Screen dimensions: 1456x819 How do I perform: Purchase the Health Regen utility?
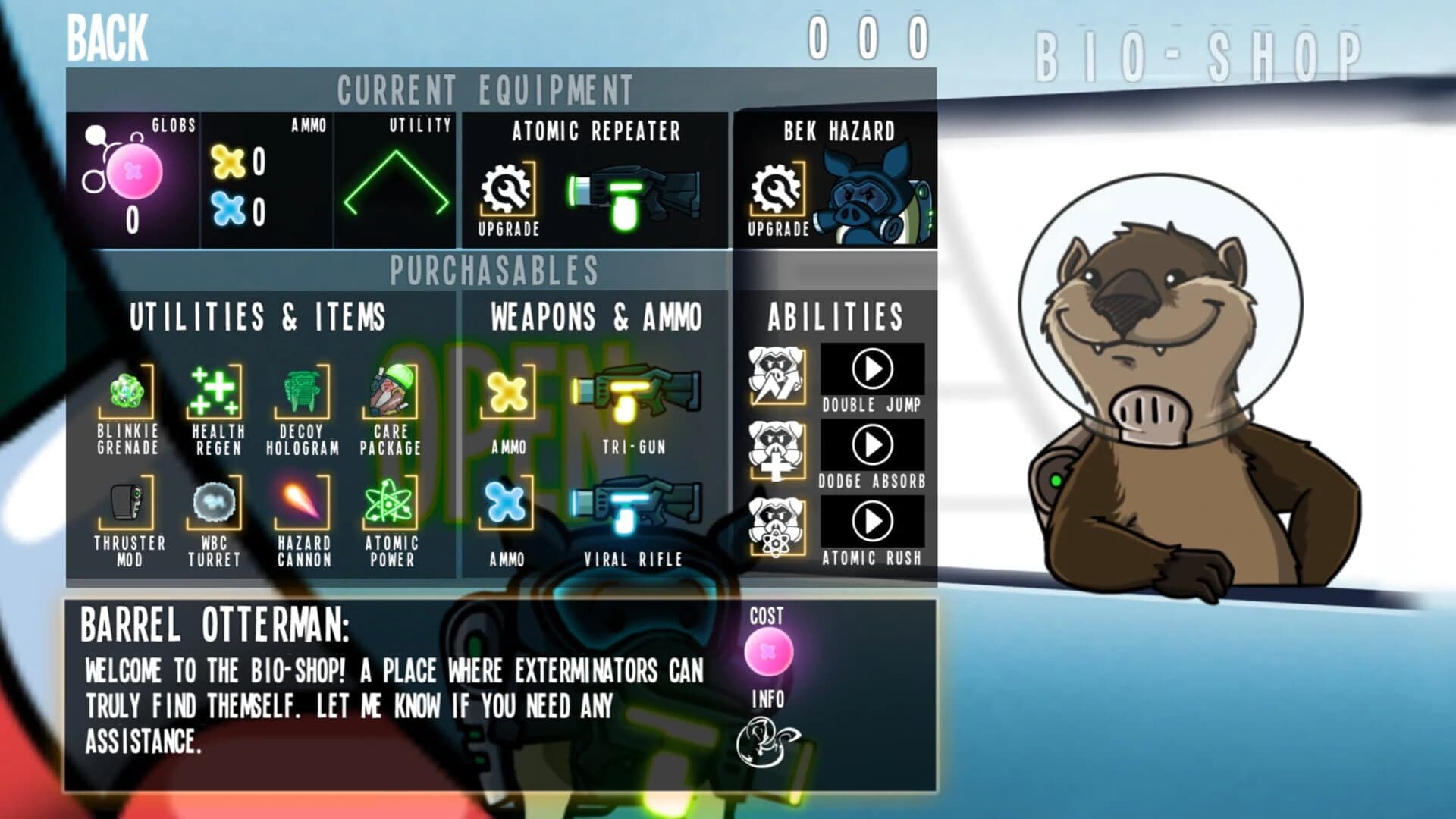pos(215,391)
